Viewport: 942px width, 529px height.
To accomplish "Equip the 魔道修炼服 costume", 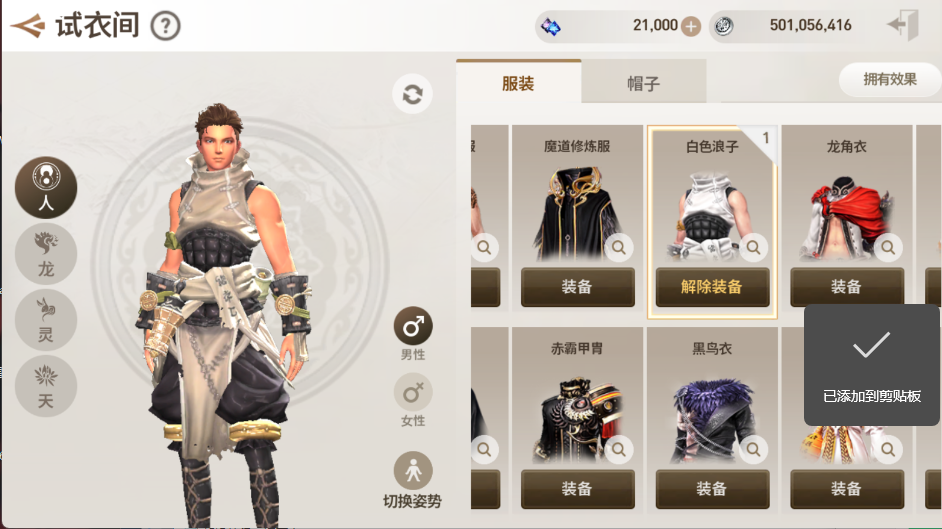I will pyautogui.click(x=577, y=287).
